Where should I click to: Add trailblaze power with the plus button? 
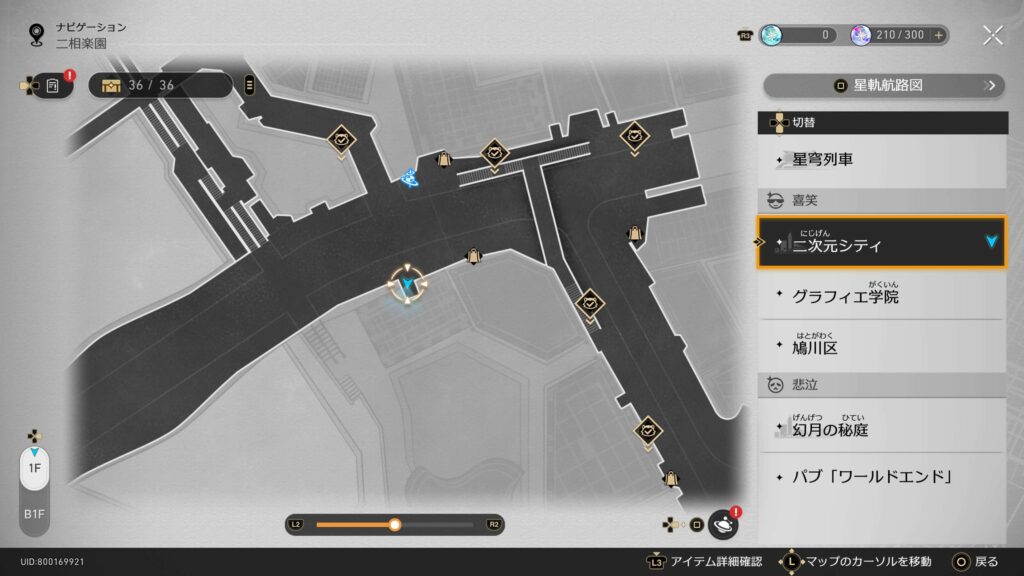[939, 35]
